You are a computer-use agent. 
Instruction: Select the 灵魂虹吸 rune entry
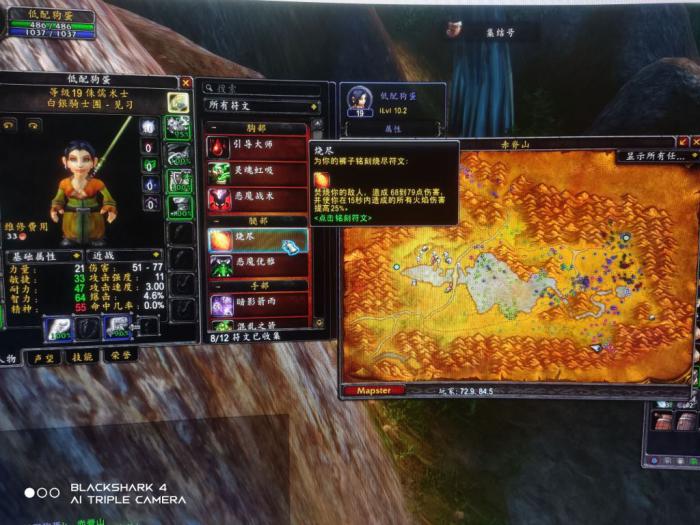pyautogui.click(x=253, y=172)
